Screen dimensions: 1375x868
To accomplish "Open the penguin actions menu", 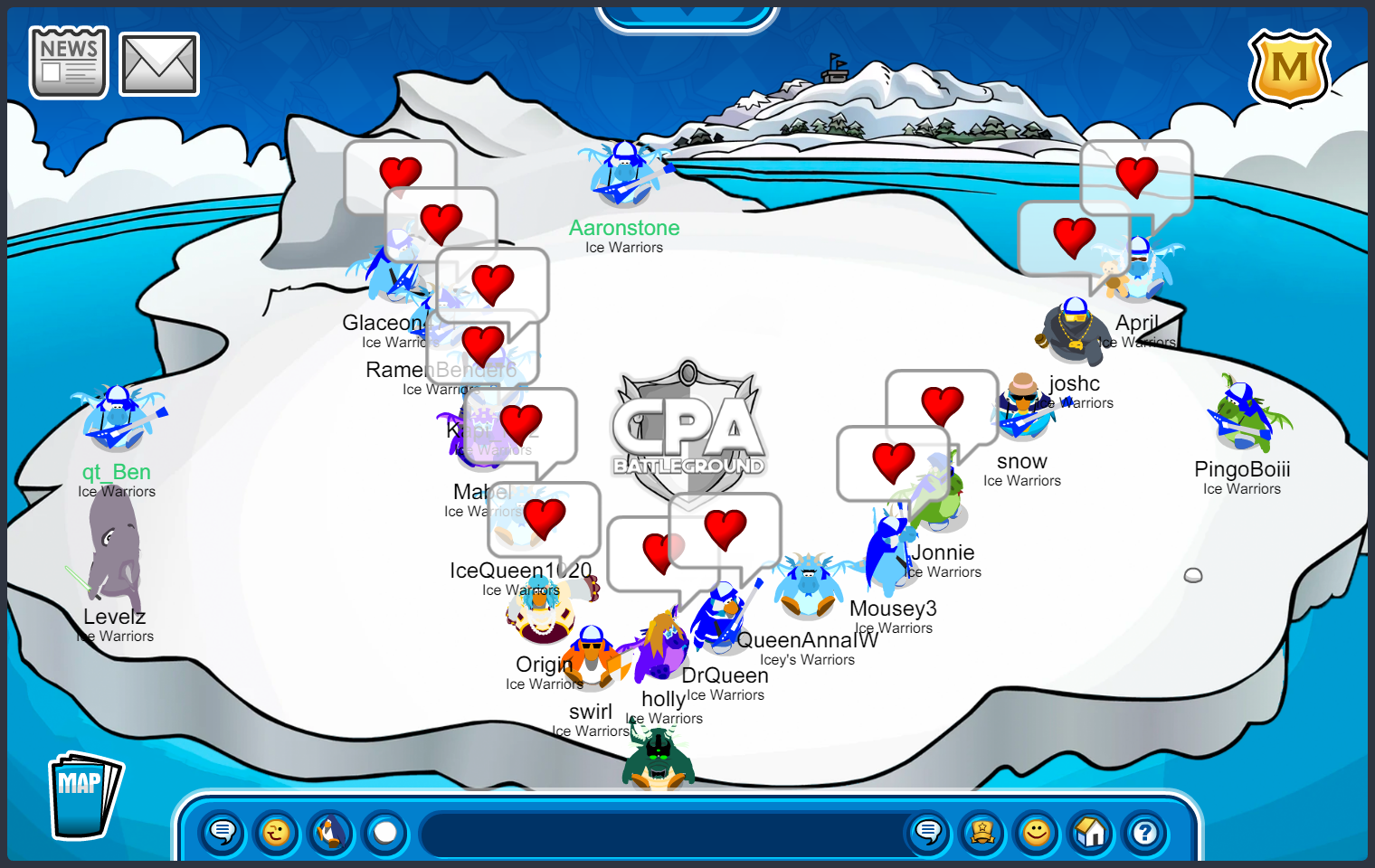I will click(x=331, y=832).
